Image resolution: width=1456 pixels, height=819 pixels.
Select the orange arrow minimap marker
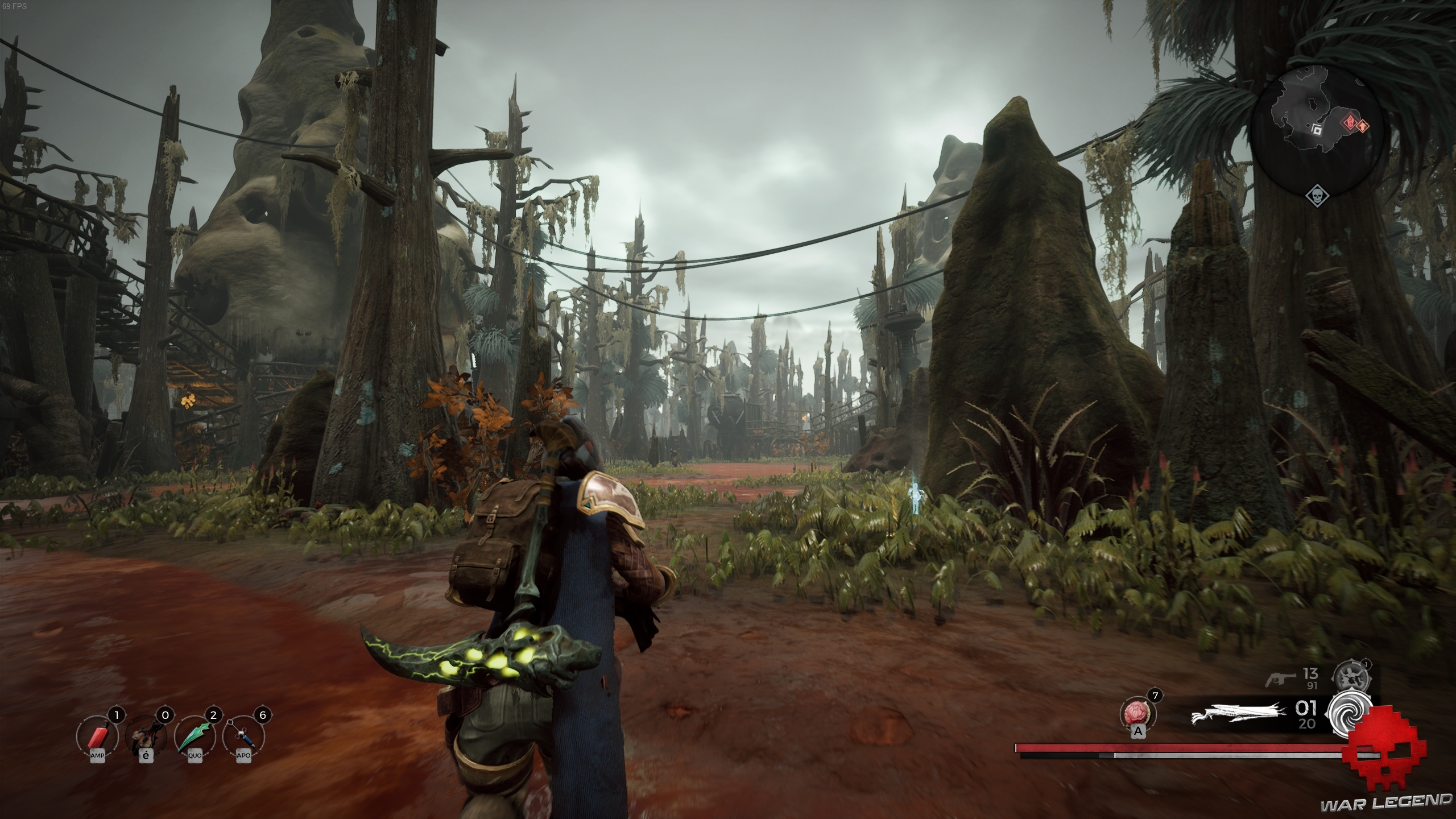pyautogui.click(x=1362, y=125)
